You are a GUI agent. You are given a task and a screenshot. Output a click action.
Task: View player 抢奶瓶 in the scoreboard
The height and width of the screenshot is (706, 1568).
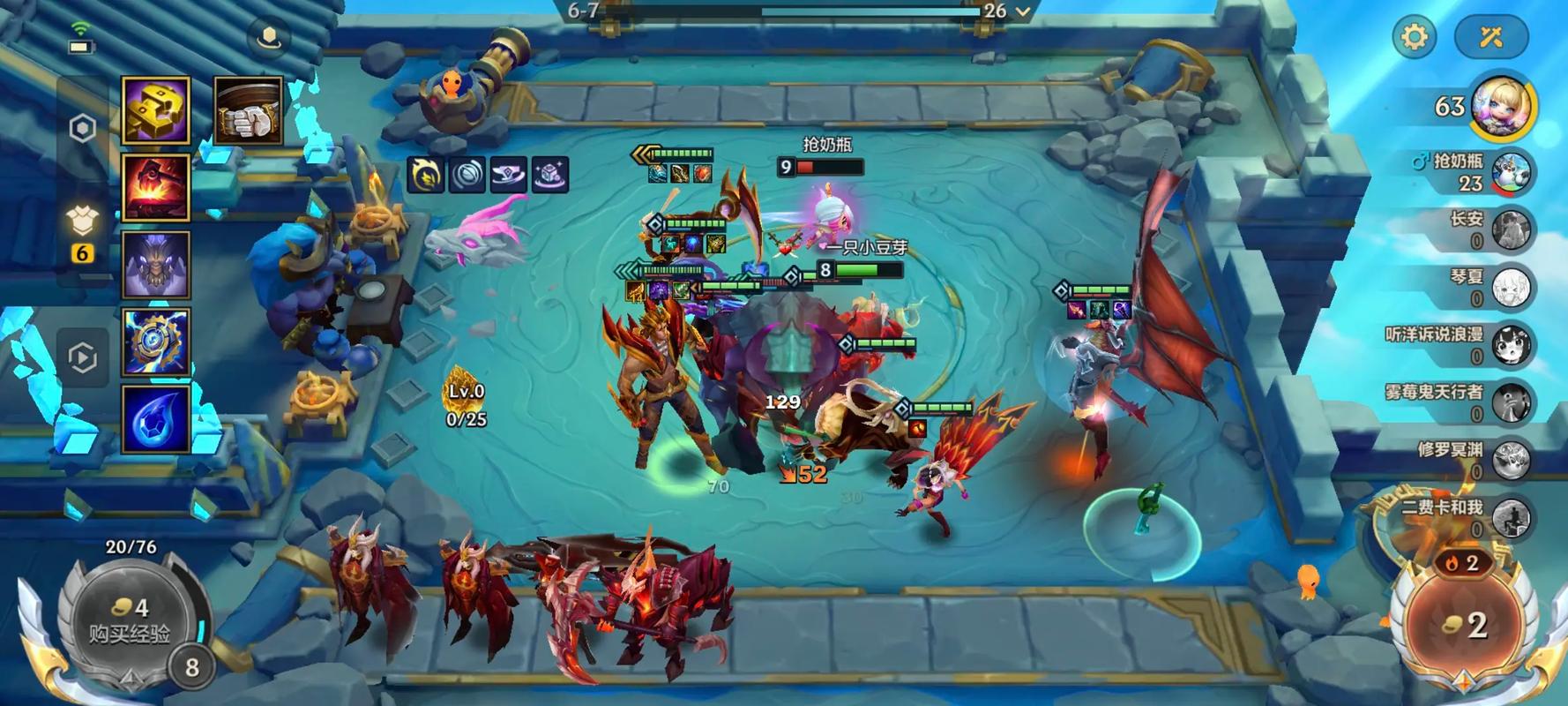1512,172
